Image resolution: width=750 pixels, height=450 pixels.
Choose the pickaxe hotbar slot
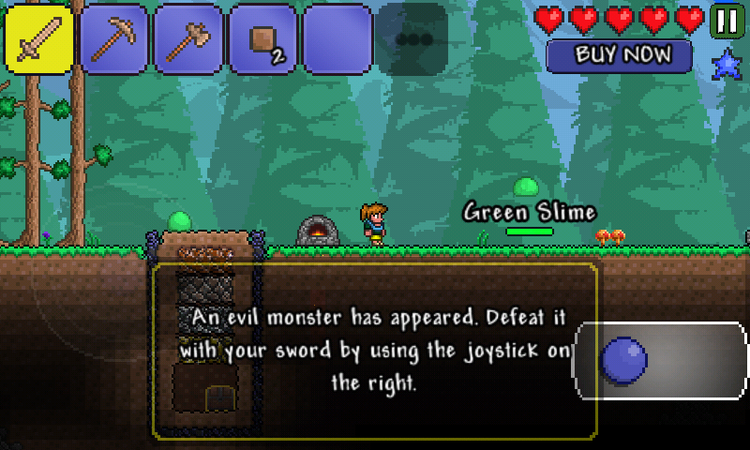point(114,39)
